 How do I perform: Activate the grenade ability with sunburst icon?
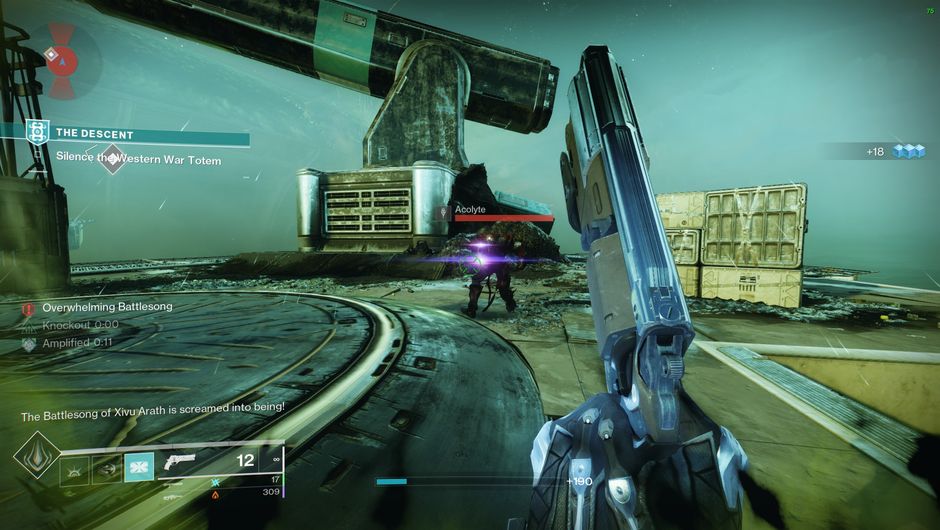pos(74,468)
